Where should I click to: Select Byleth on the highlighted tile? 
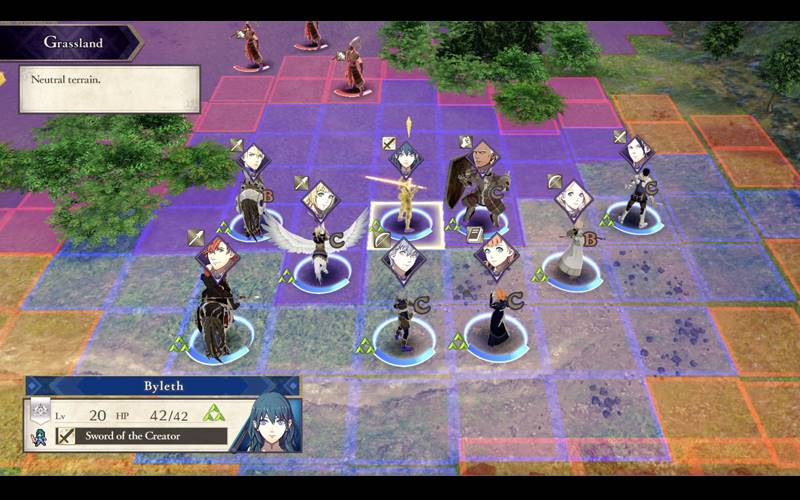pyautogui.click(x=407, y=208)
